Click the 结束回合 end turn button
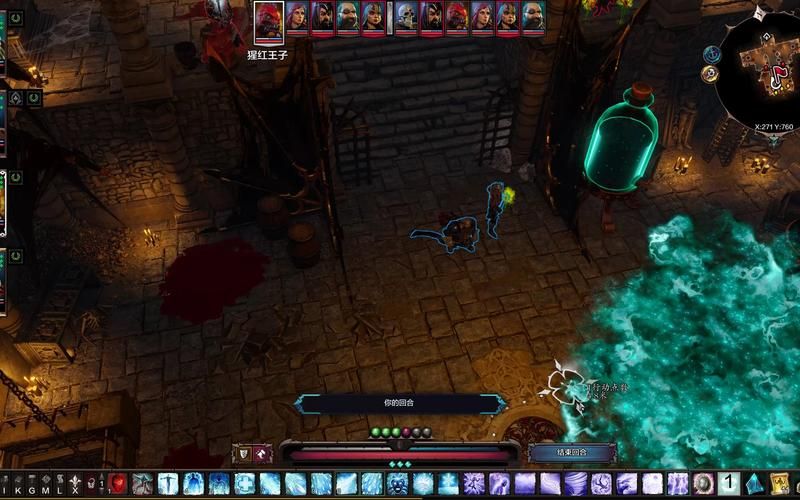The image size is (800, 500). point(571,453)
